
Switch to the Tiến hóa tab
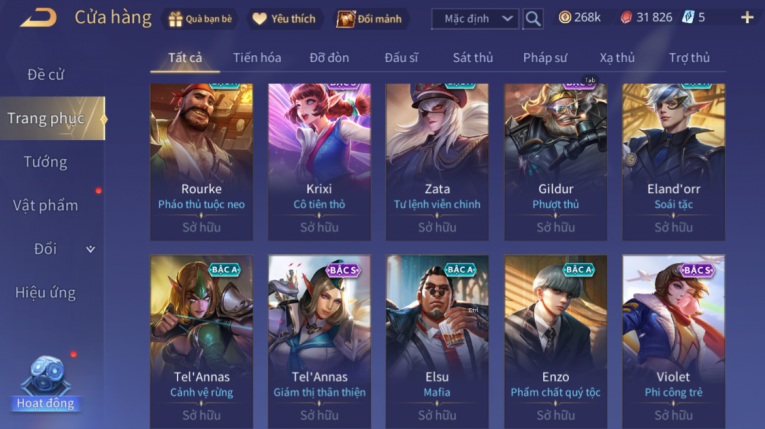pos(257,58)
